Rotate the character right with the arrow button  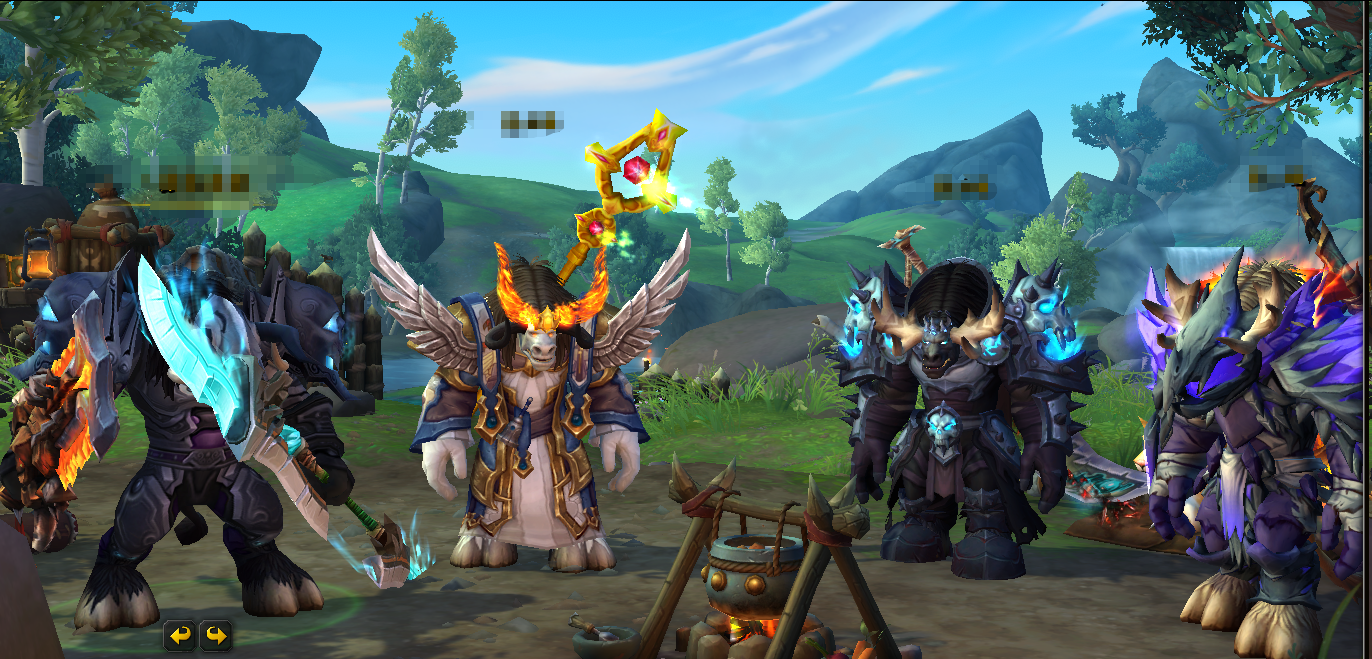click(x=215, y=634)
